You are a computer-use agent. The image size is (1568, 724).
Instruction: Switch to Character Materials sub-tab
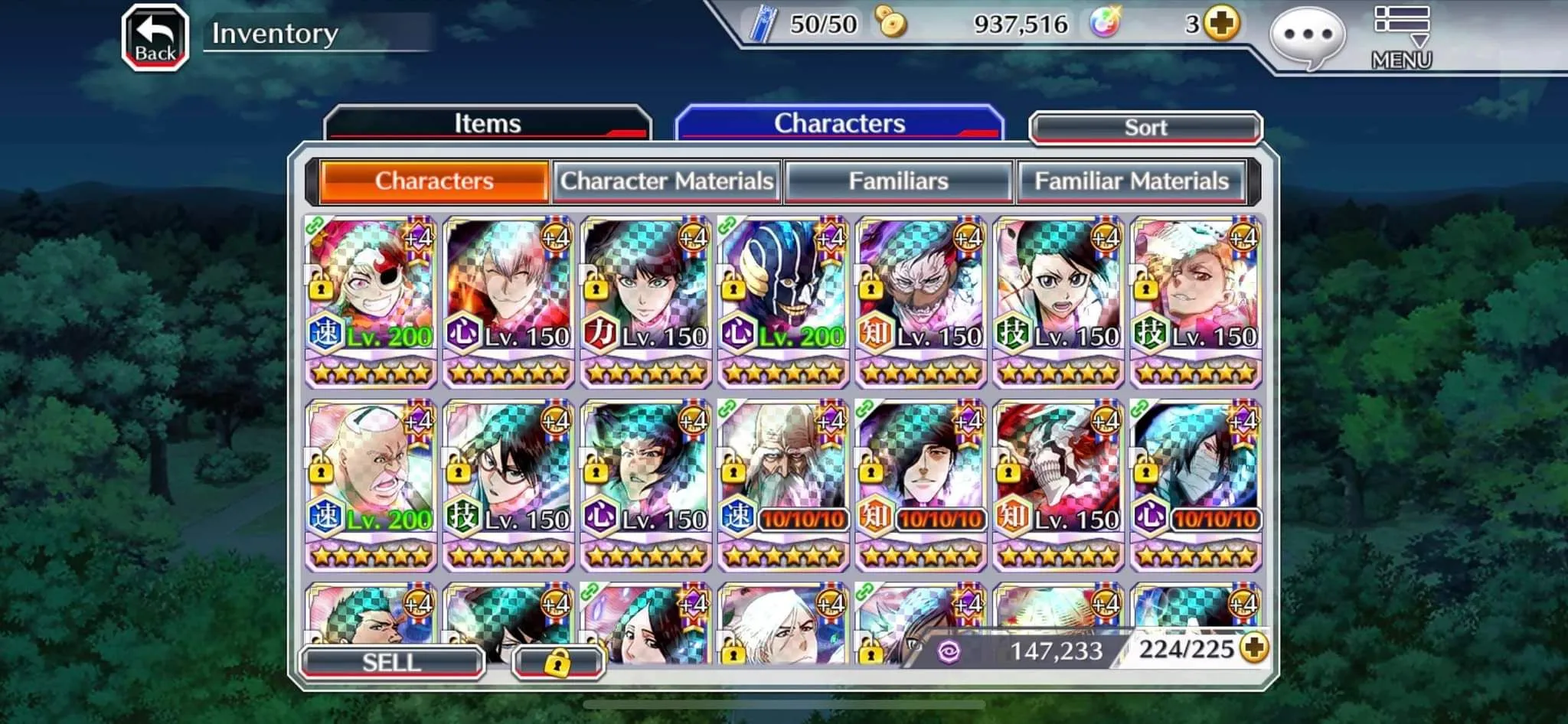tap(666, 181)
